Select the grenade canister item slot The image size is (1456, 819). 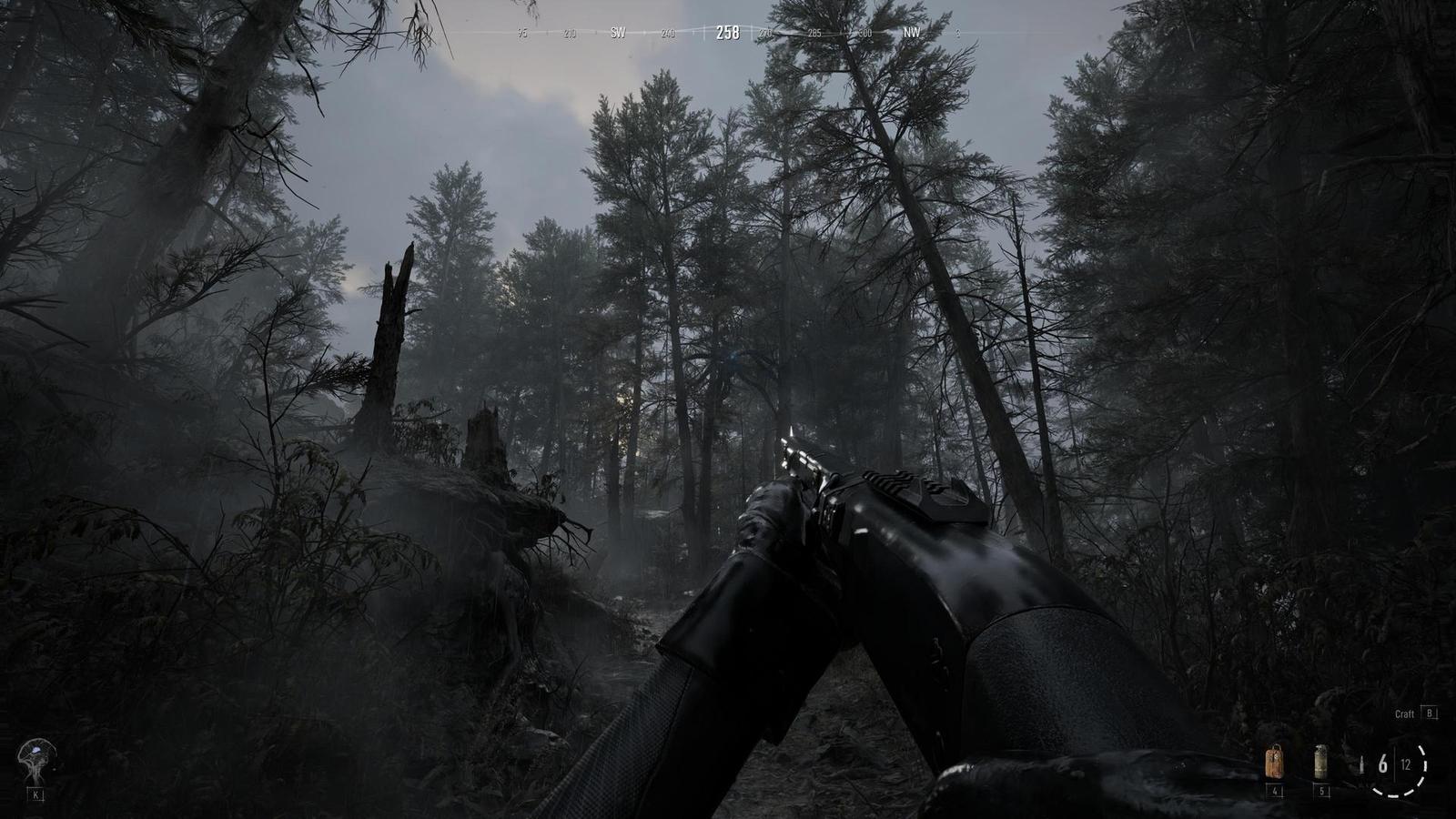pyautogui.click(x=1320, y=763)
